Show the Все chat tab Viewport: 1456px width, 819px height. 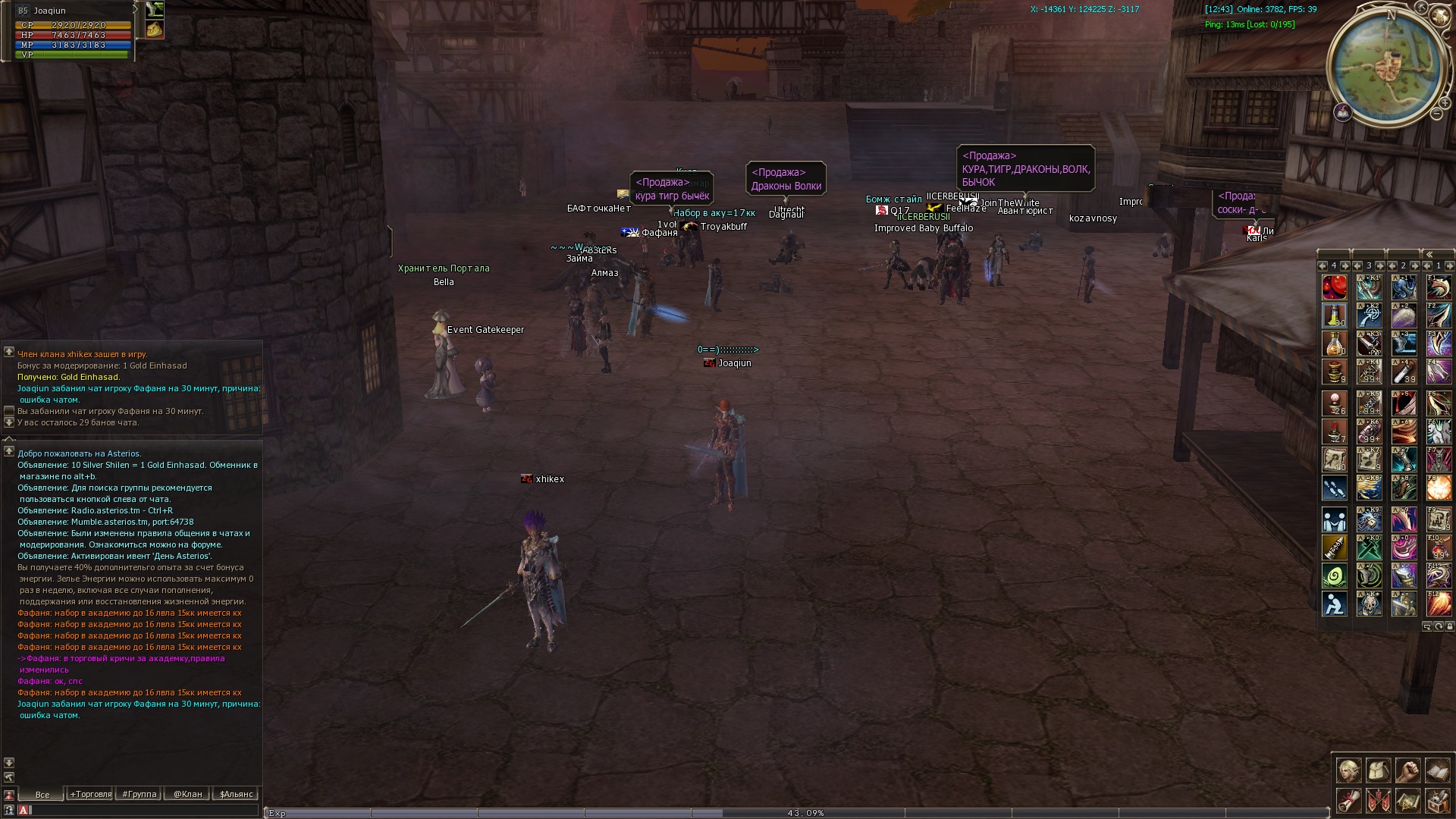(x=42, y=794)
